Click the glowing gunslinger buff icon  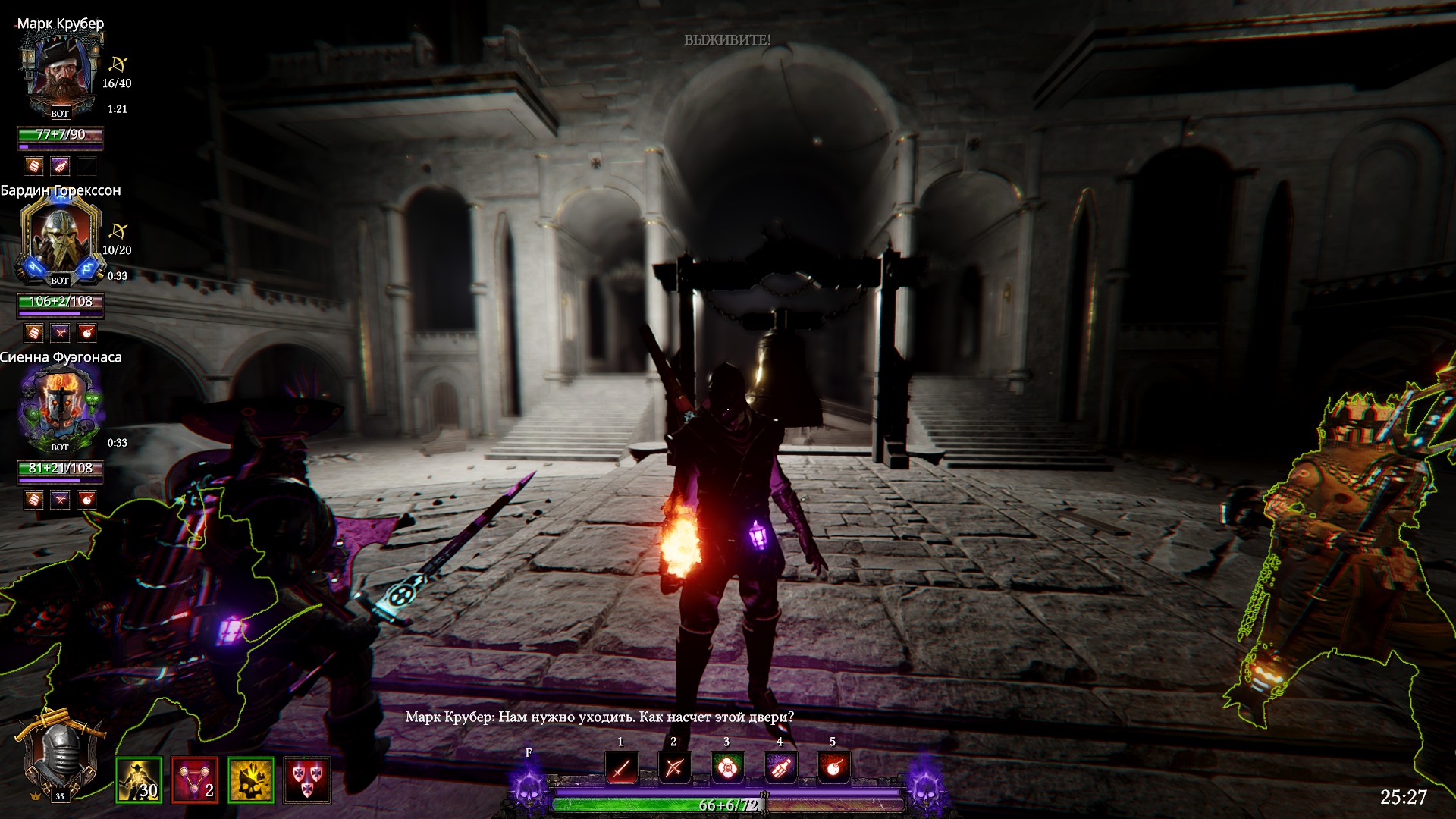point(139,780)
